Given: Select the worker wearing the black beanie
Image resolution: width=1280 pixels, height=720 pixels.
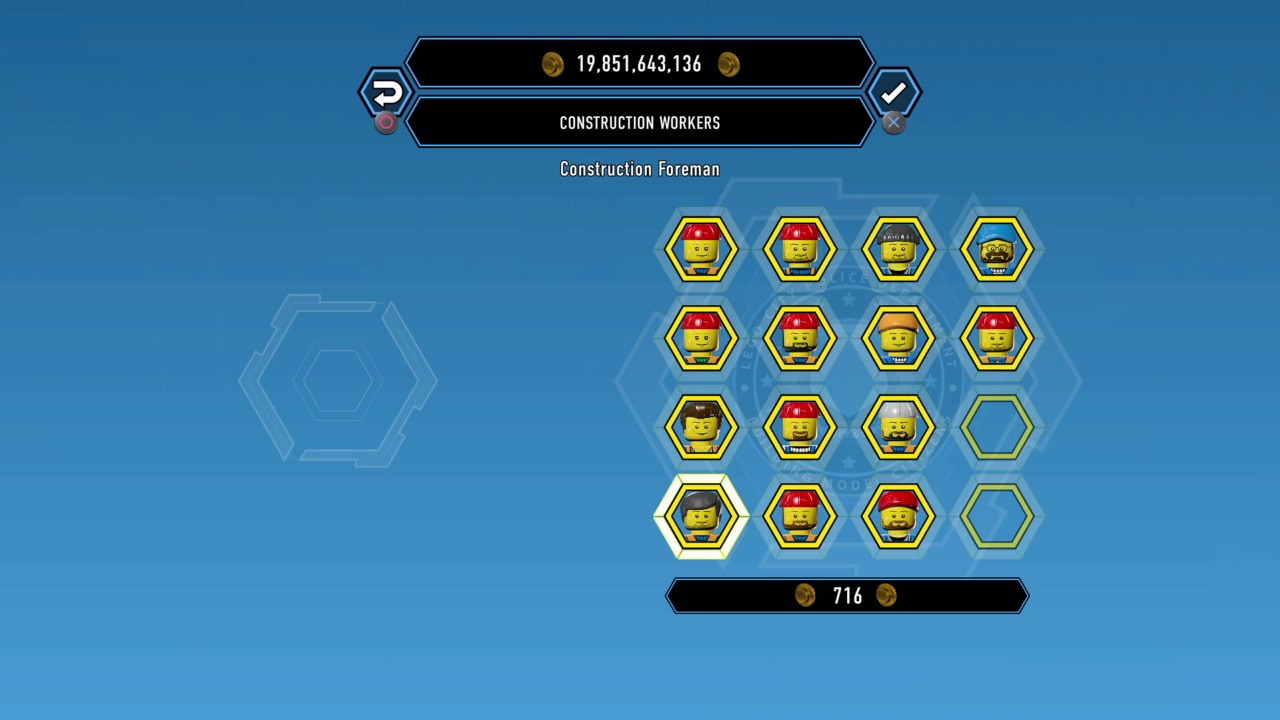Looking at the screenshot, I should coord(897,249).
